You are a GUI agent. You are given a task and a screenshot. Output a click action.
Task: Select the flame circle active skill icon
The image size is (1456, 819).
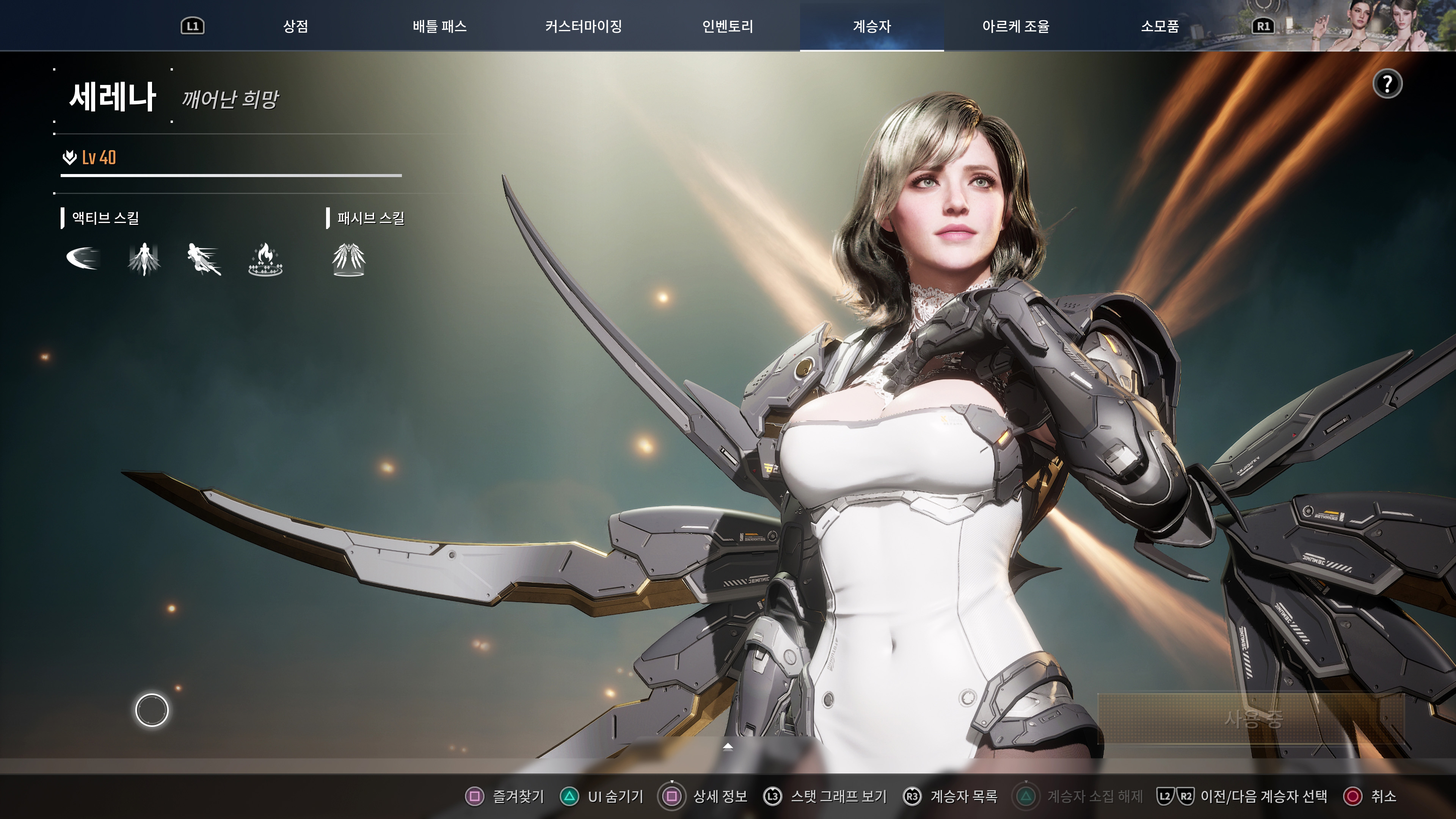[x=264, y=260]
